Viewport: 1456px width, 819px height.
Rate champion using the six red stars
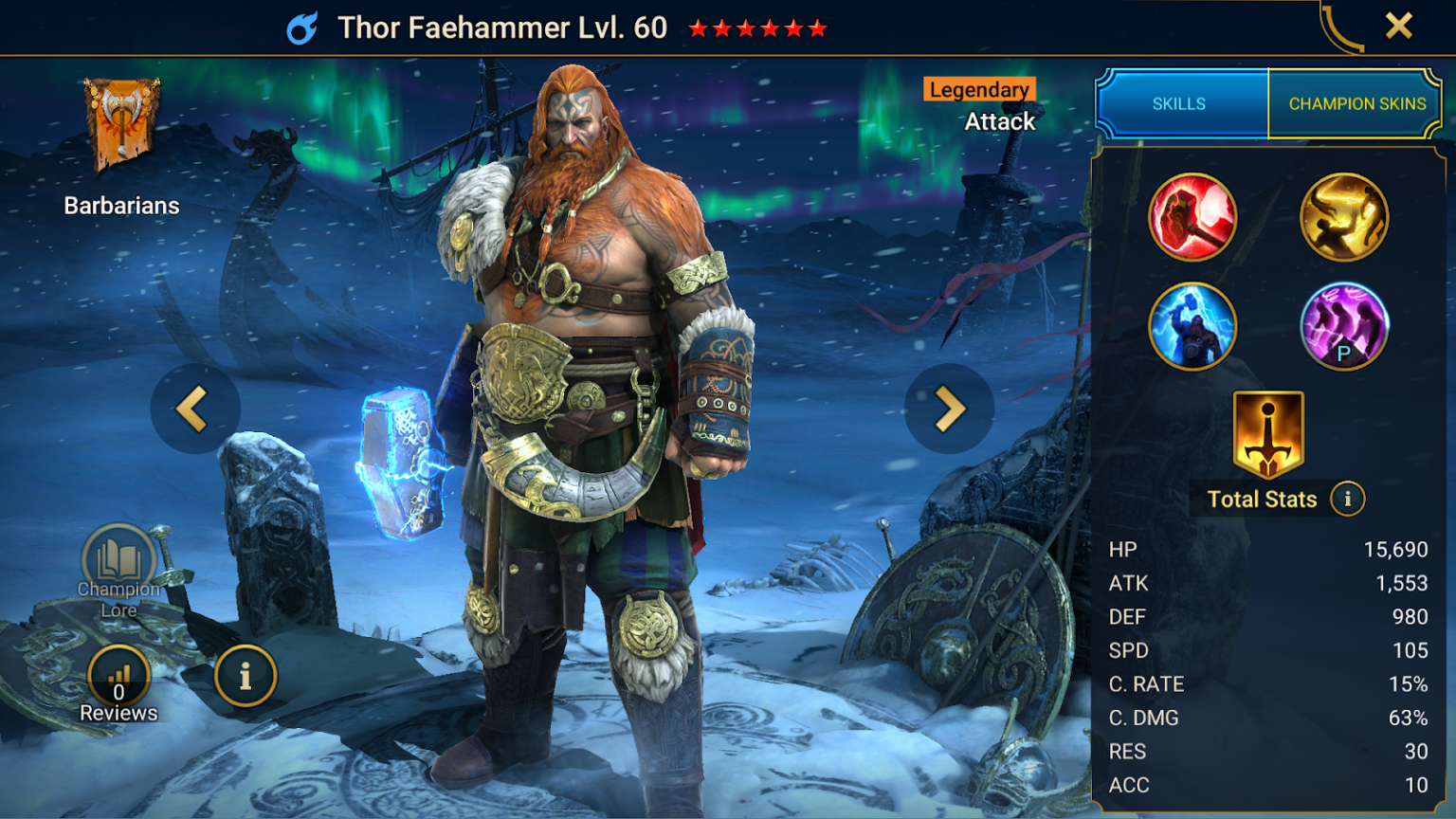[x=756, y=28]
